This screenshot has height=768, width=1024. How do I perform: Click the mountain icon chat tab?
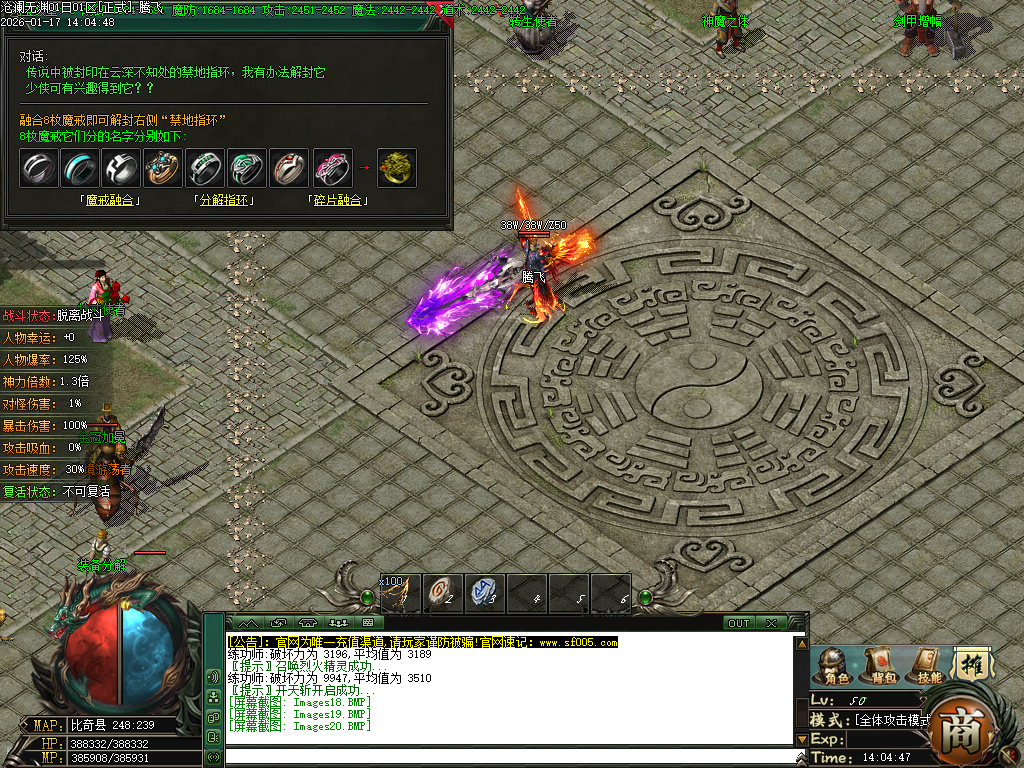[246, 623]
